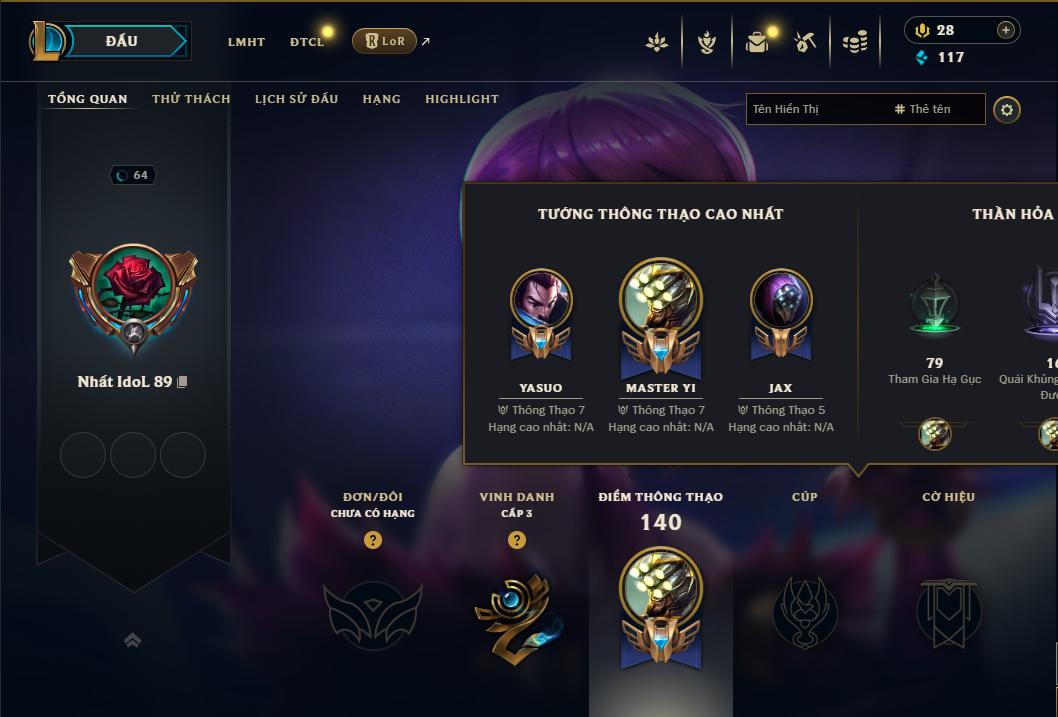Open the backpack collection icon
Image resolution: width=1058 pixels, height=717 pixels.
click(757, 42)
